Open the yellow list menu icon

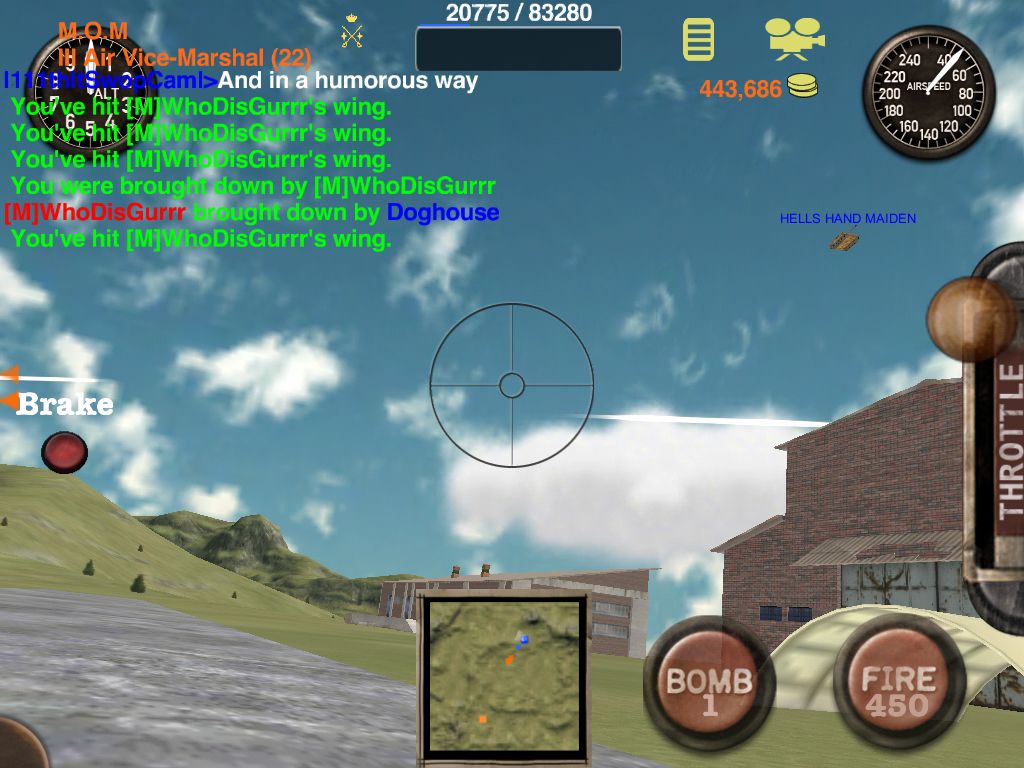(699, 39)
